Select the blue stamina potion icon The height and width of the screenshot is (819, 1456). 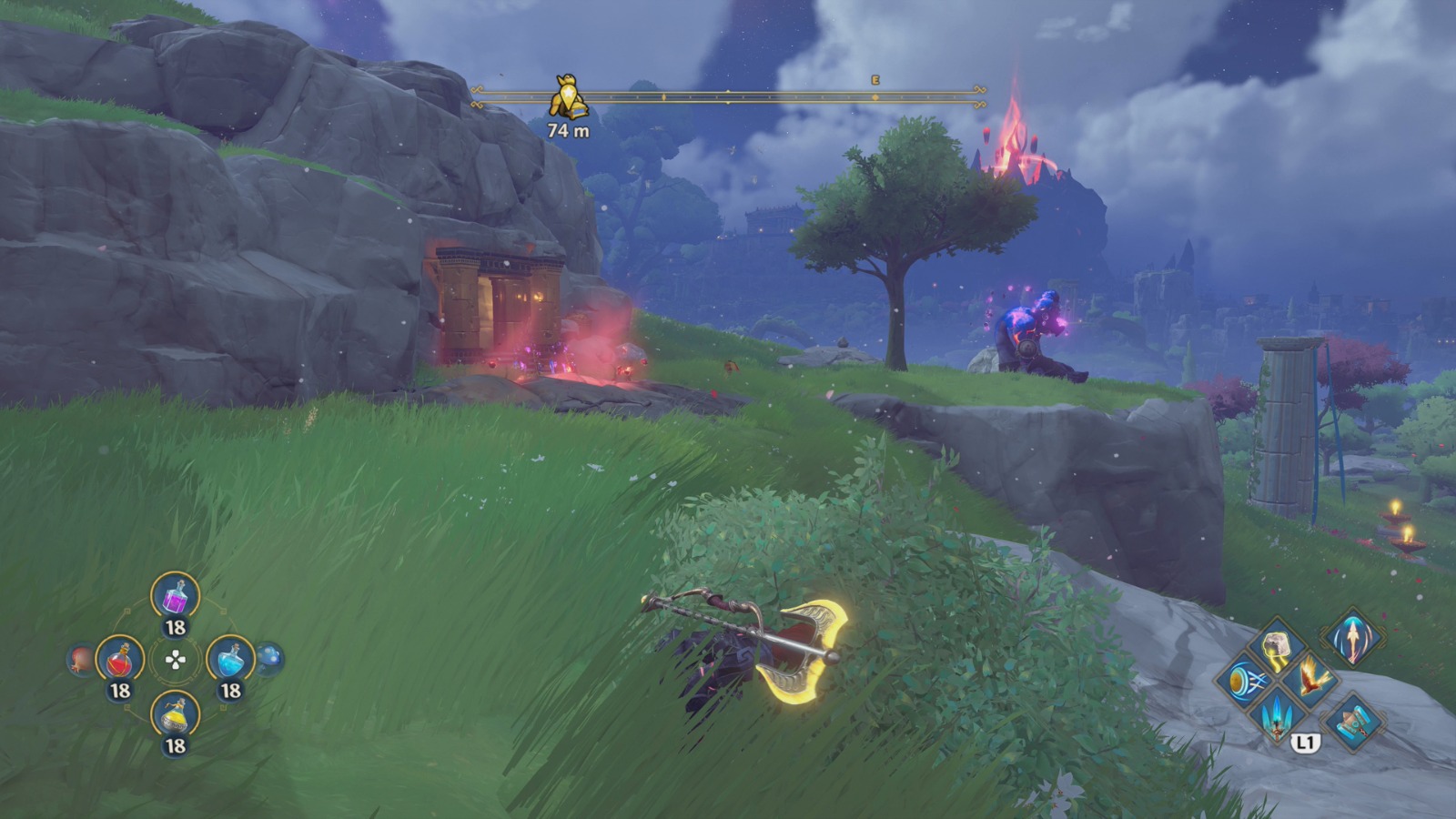pyautogui.click(x=231, y=660)
